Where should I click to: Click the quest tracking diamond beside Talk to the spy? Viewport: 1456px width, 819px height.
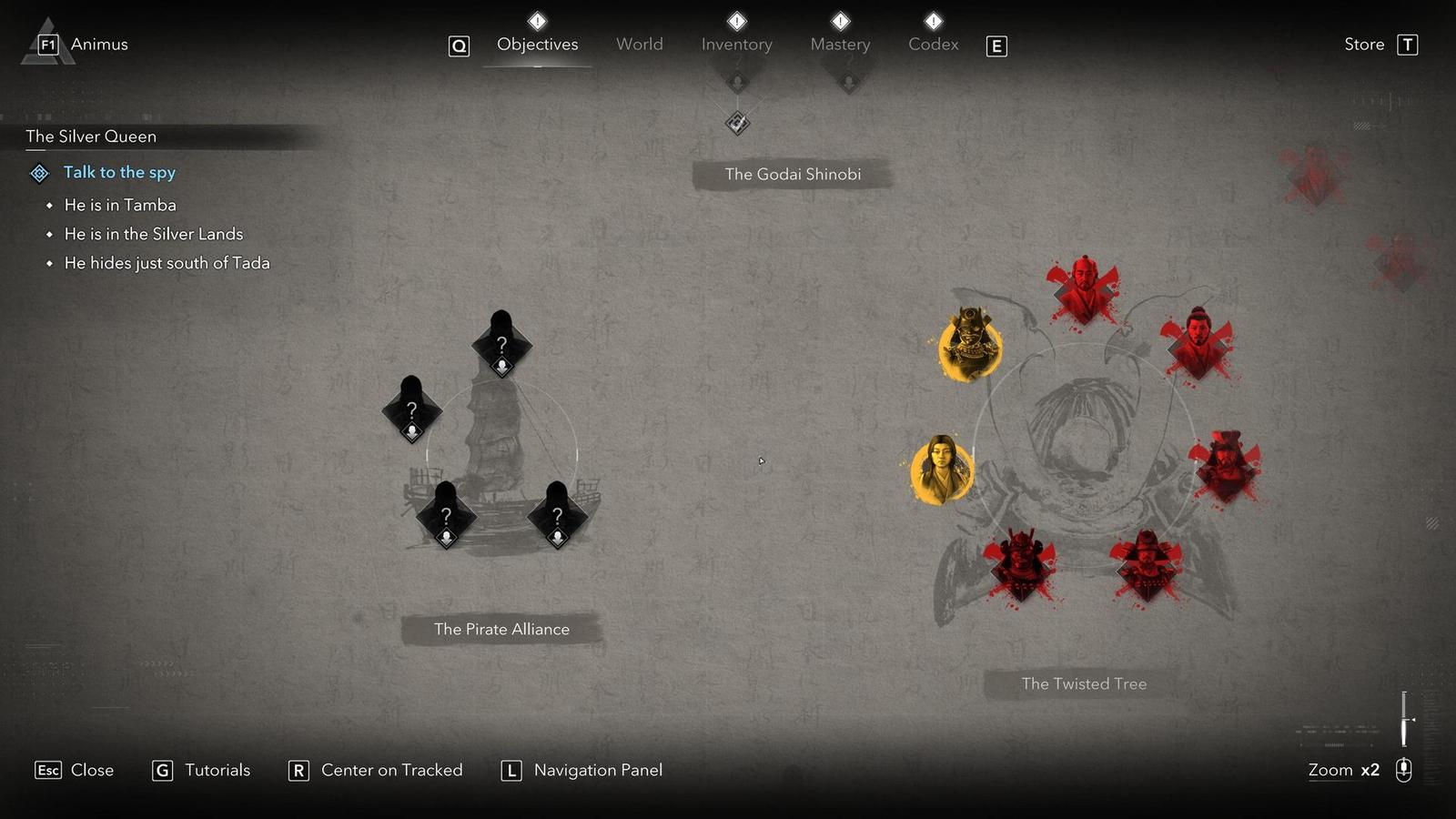click(x=38, y=173)
